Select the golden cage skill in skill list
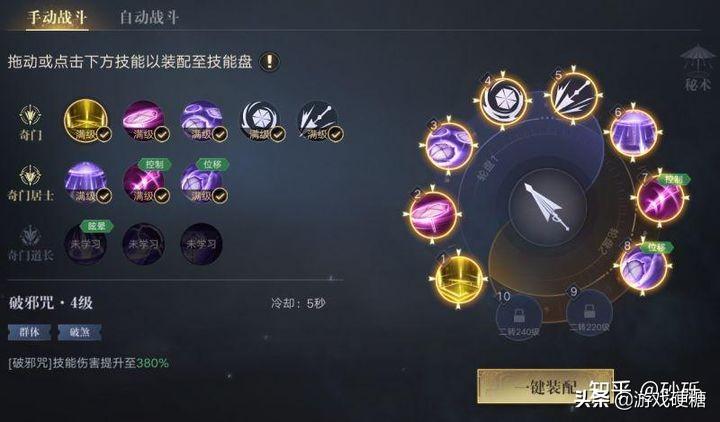 tap(84, 119)
